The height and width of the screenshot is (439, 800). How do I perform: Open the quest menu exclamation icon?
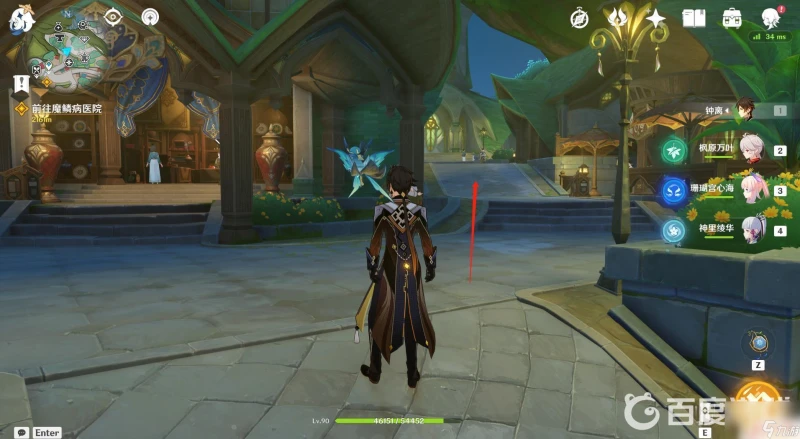tap(20, 84)
